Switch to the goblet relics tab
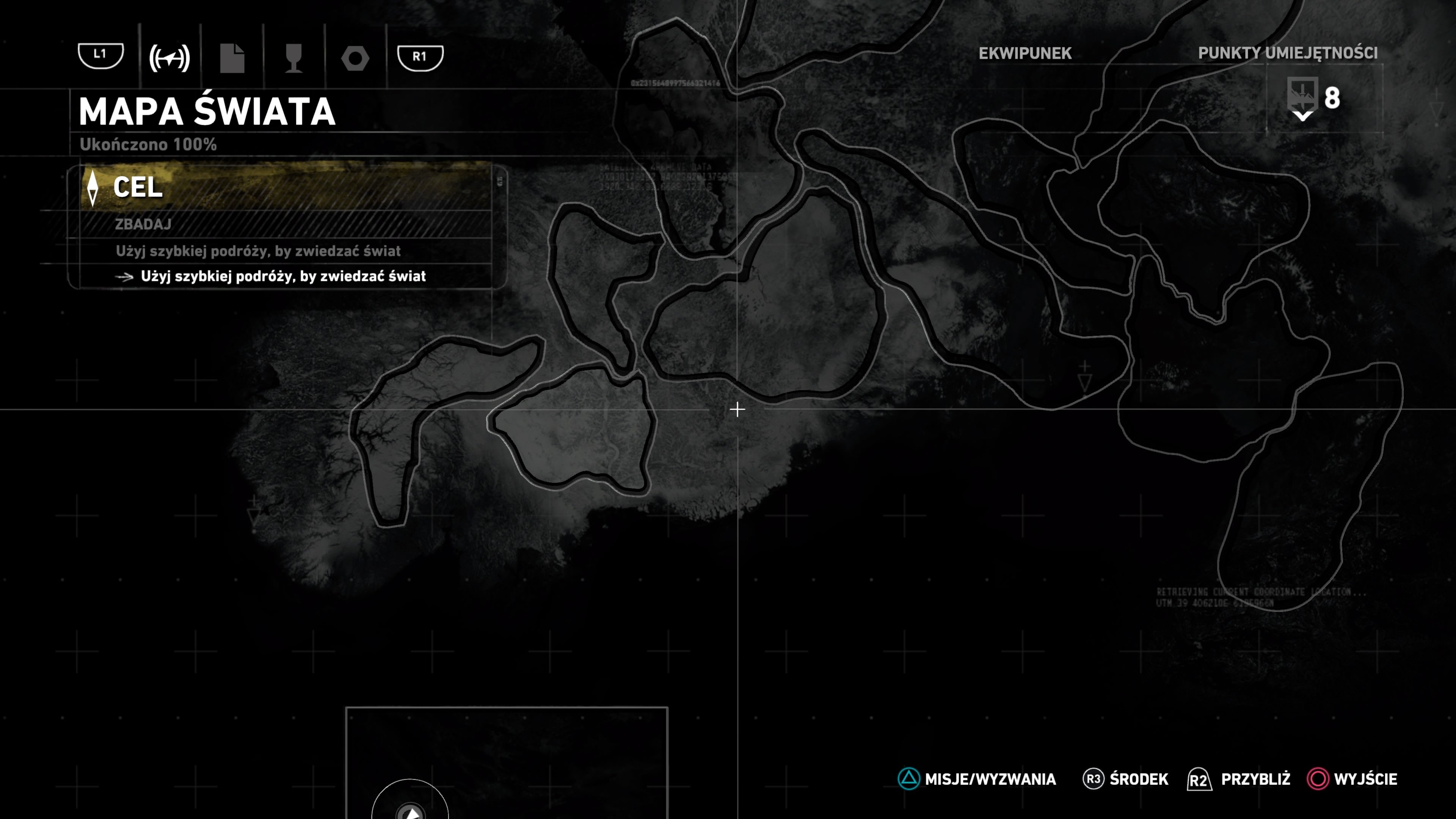Screen dimensions: 1456x819 293,58
